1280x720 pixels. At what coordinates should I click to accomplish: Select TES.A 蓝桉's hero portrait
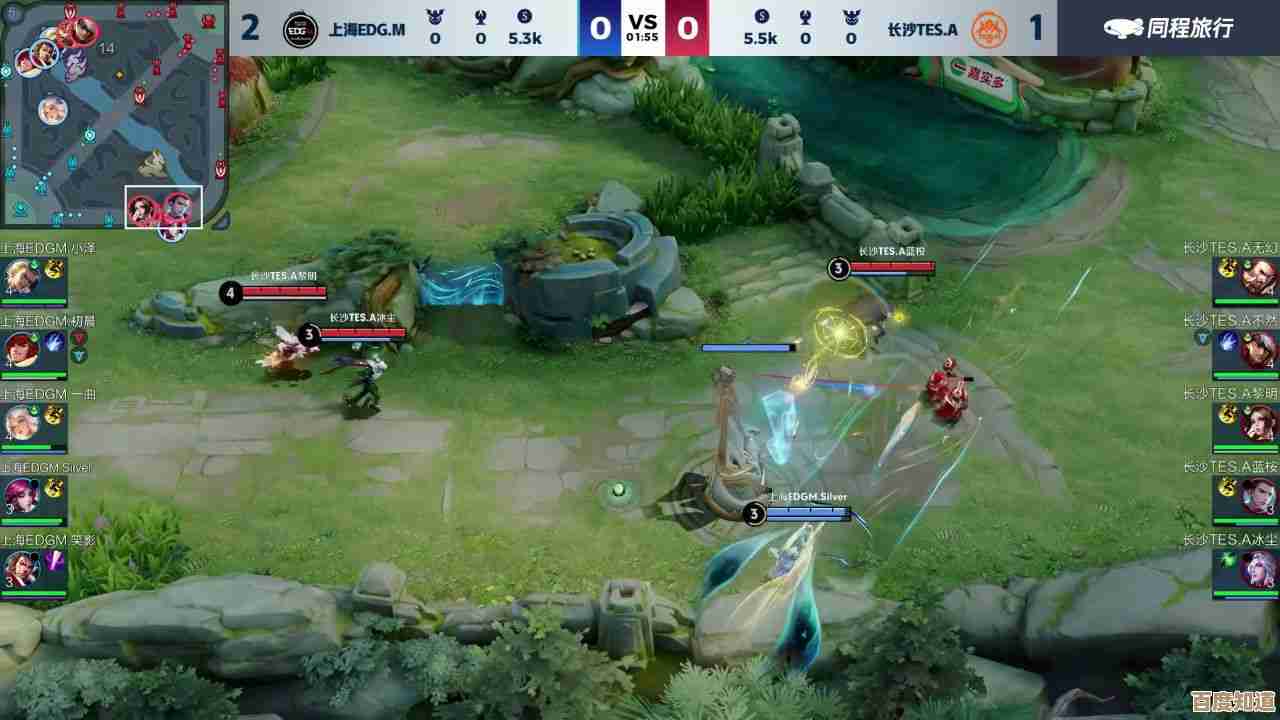point(1261,495)
